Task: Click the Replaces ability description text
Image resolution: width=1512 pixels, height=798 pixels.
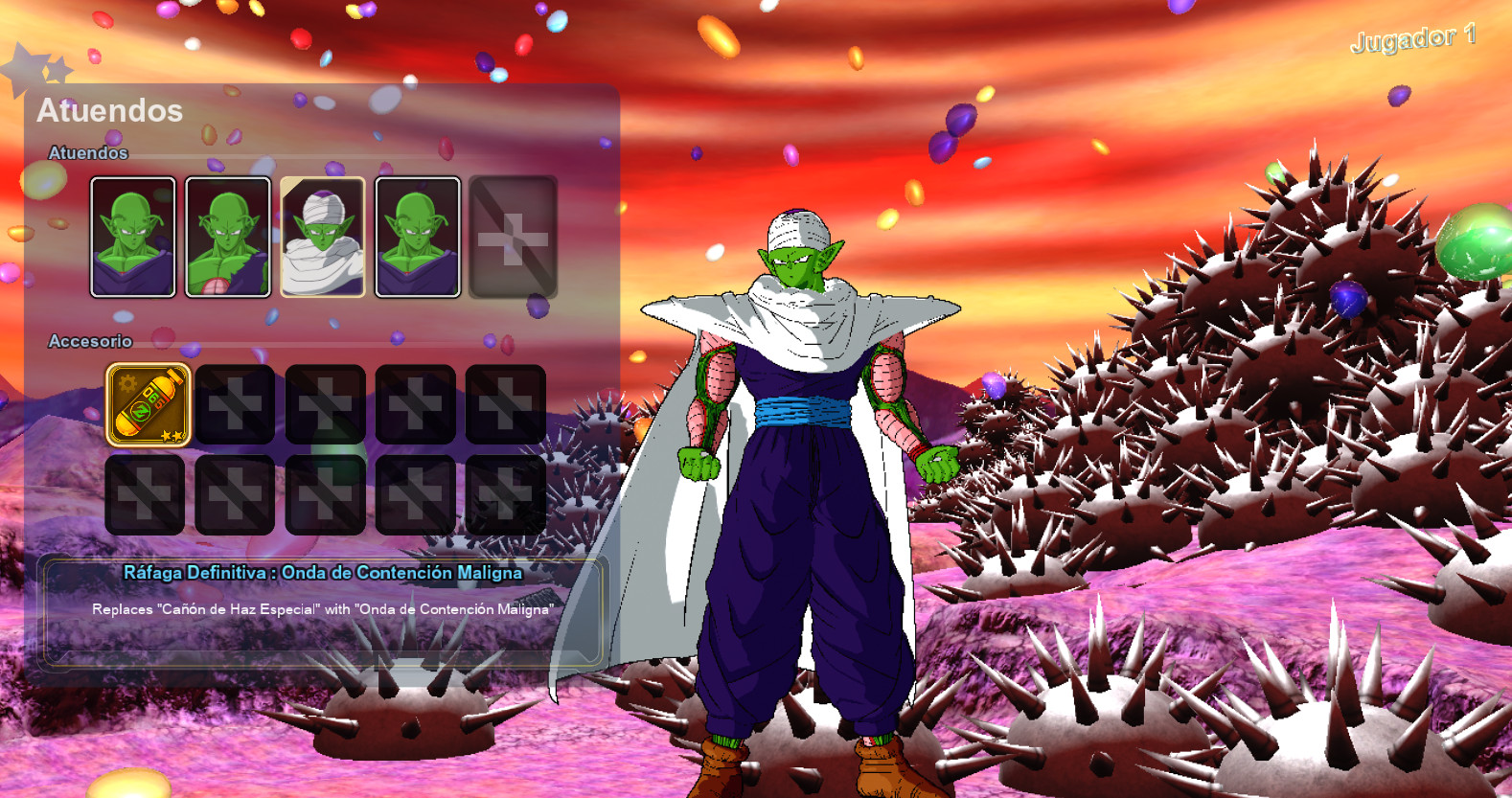Action: [325, 606]
